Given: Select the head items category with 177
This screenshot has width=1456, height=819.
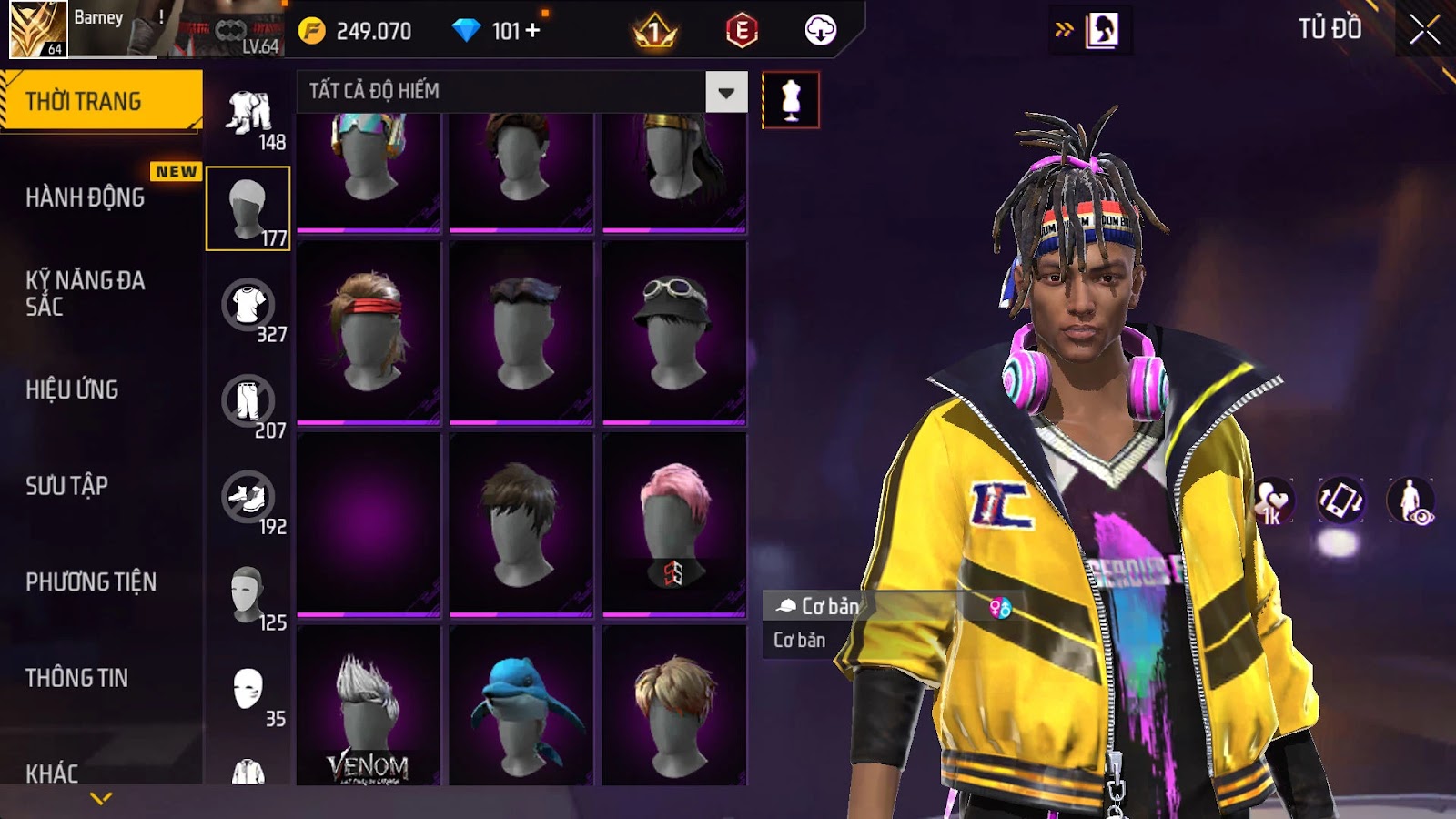Looking at the screenshot, I should coord(248,208).
